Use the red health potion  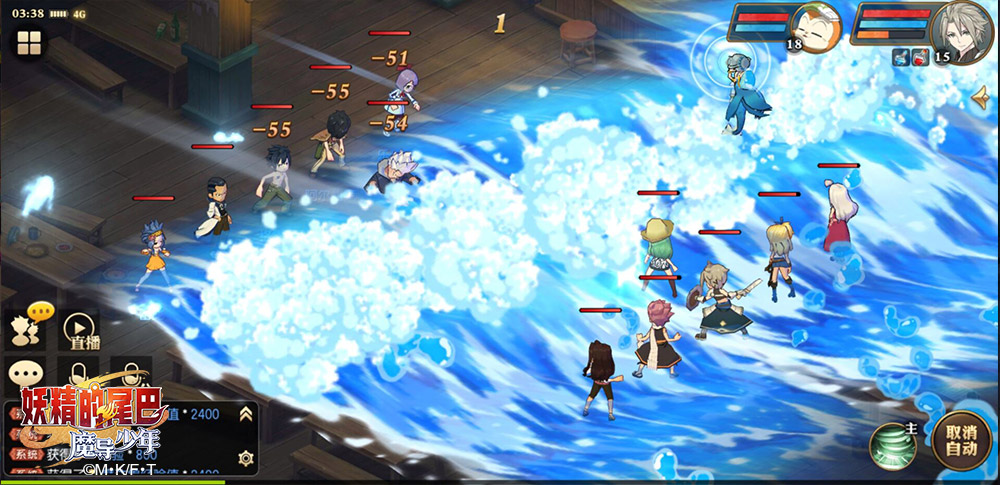click(x=920, y=58)
